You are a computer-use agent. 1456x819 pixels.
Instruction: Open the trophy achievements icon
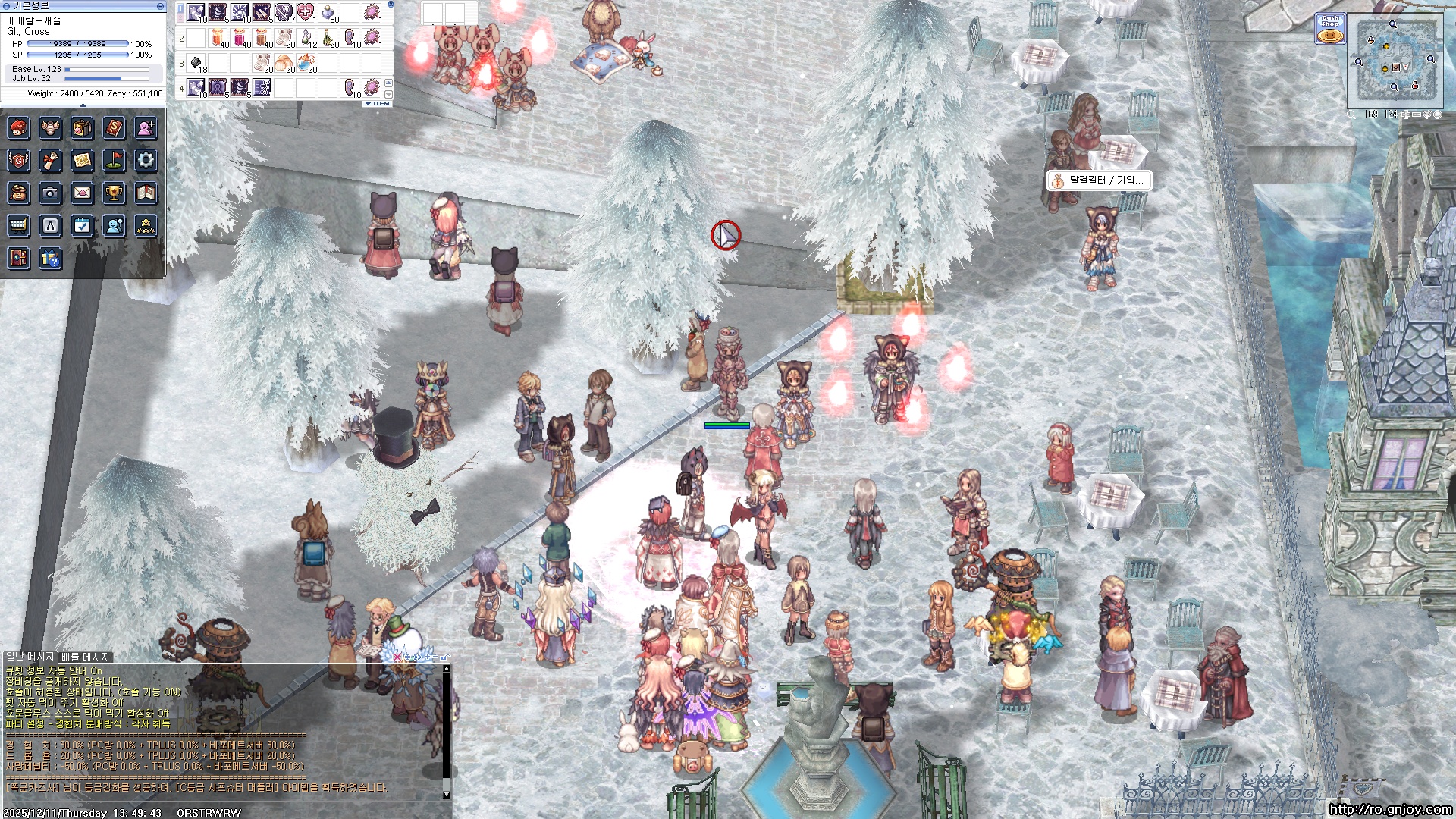pos(114,193)
